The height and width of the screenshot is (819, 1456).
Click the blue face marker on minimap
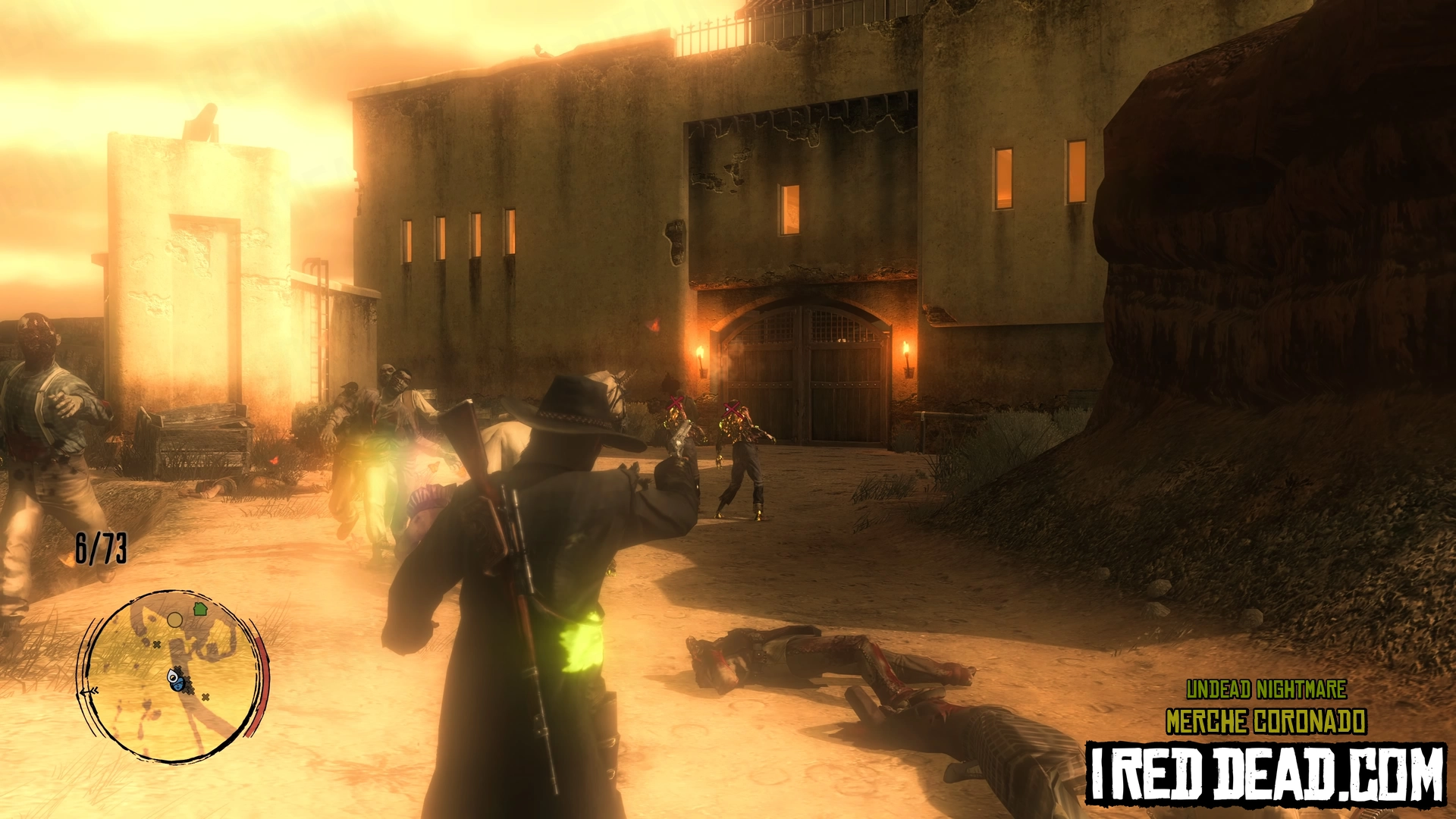click(x=178, y=685)
